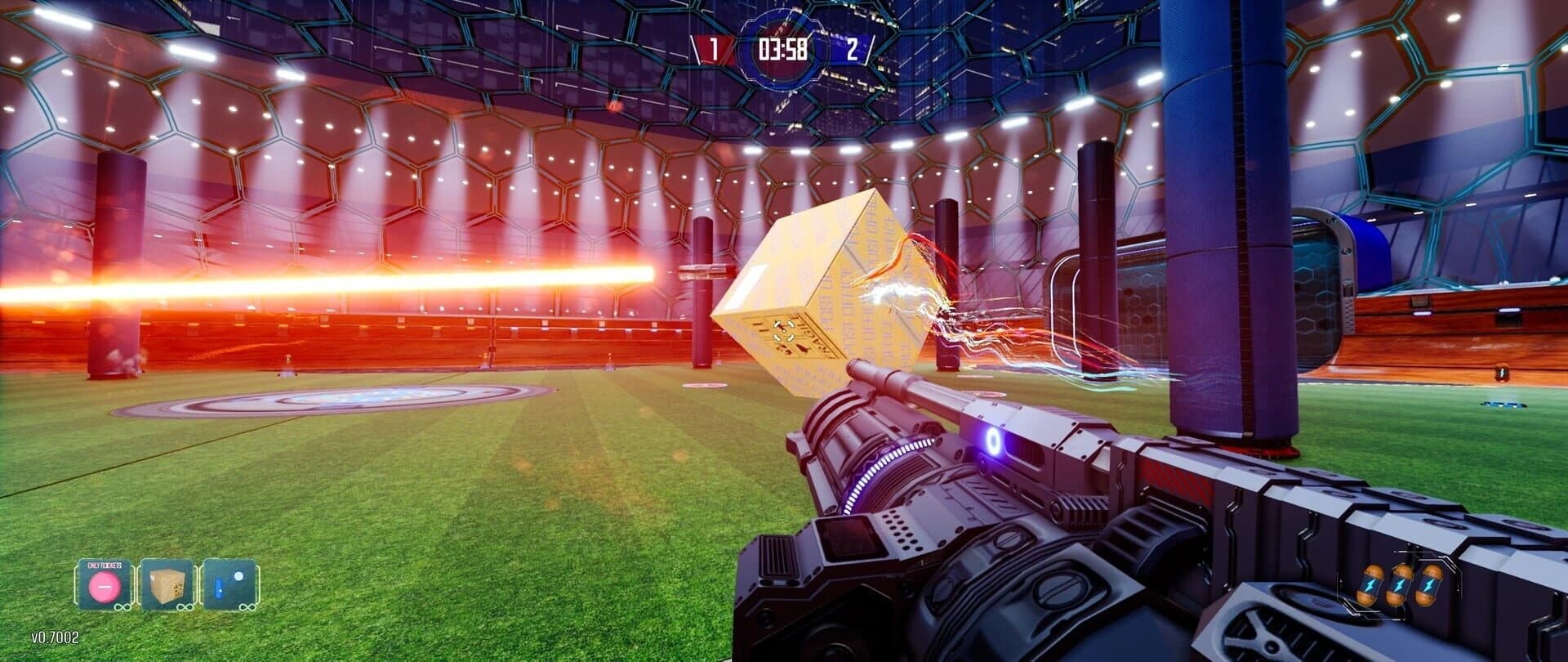Select the Pong paddle power-up slot
This screenshot has height=662, width=1568.
pos(229,585)
